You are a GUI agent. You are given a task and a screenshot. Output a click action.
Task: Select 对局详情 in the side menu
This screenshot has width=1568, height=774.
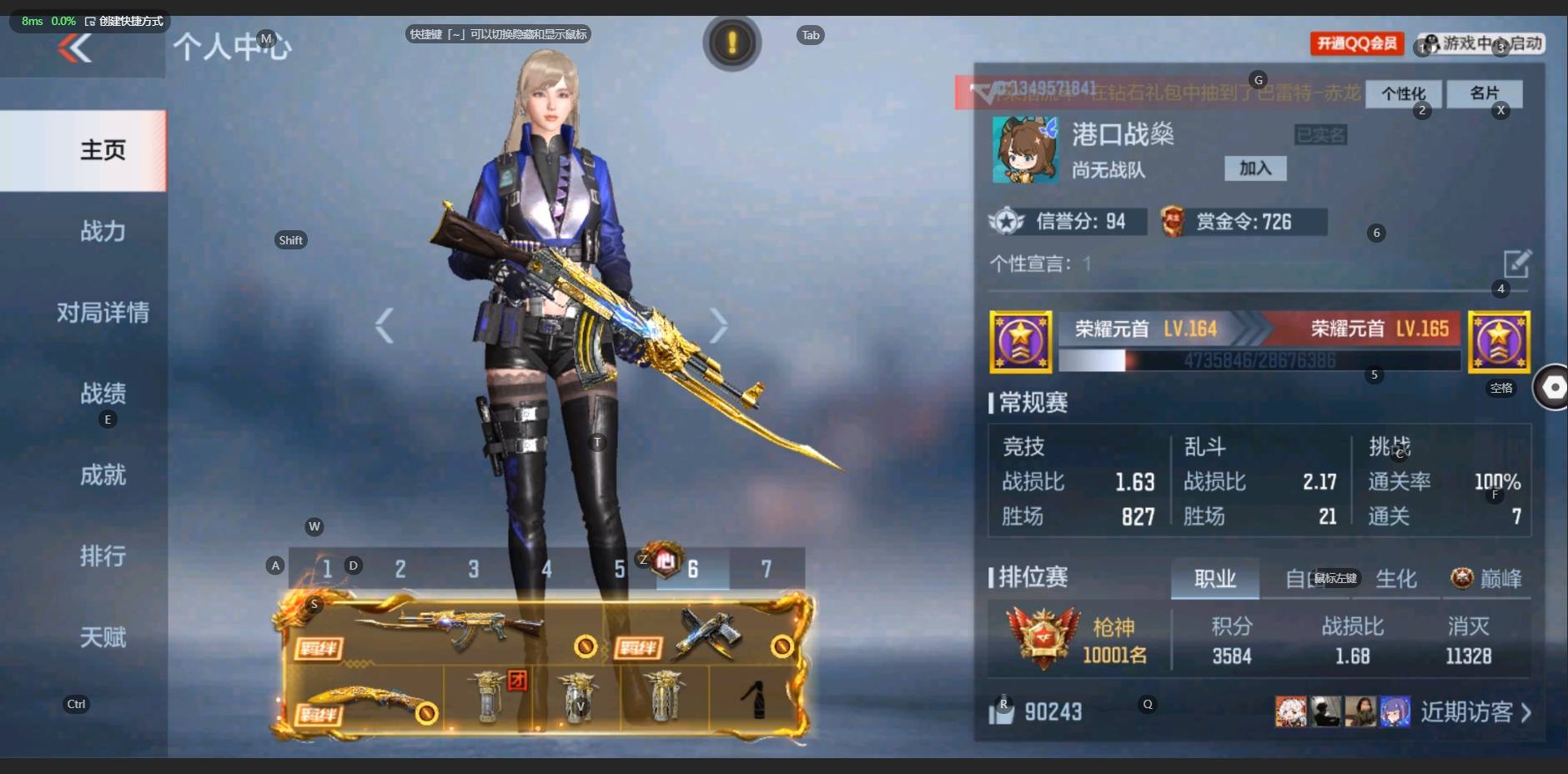pos(103,313)
